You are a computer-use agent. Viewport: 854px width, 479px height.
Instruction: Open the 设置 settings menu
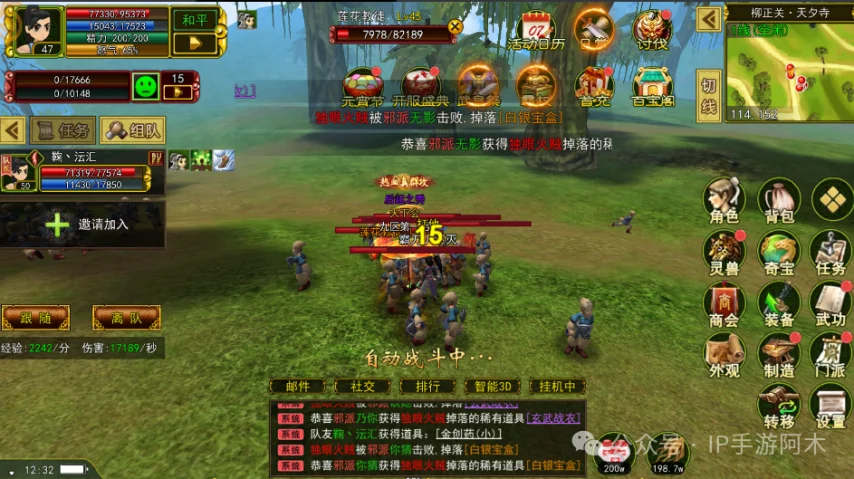click(x=830, y=406)
